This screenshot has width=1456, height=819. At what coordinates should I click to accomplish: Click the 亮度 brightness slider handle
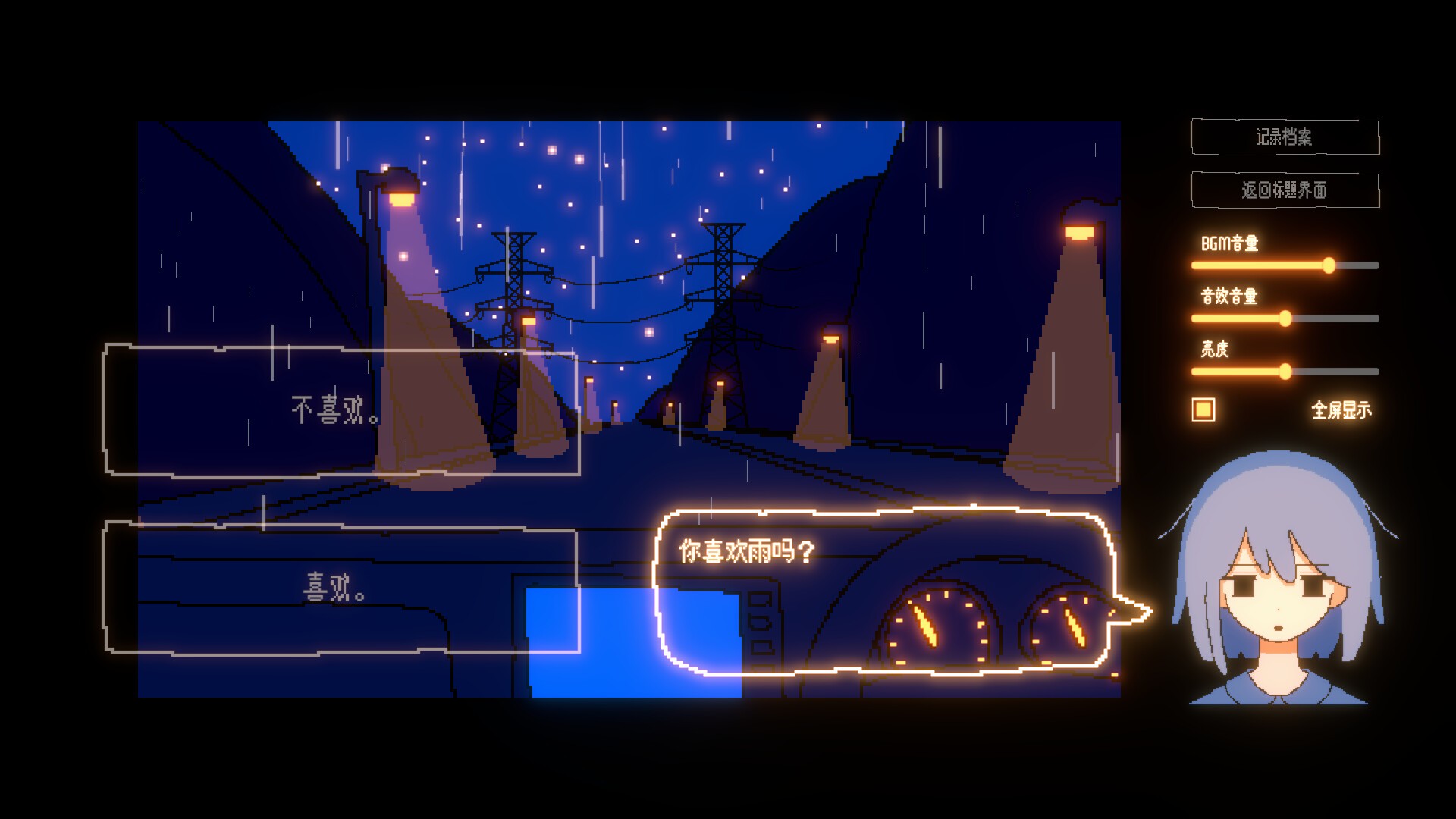pyautogui.click(x=1285, y=372)
